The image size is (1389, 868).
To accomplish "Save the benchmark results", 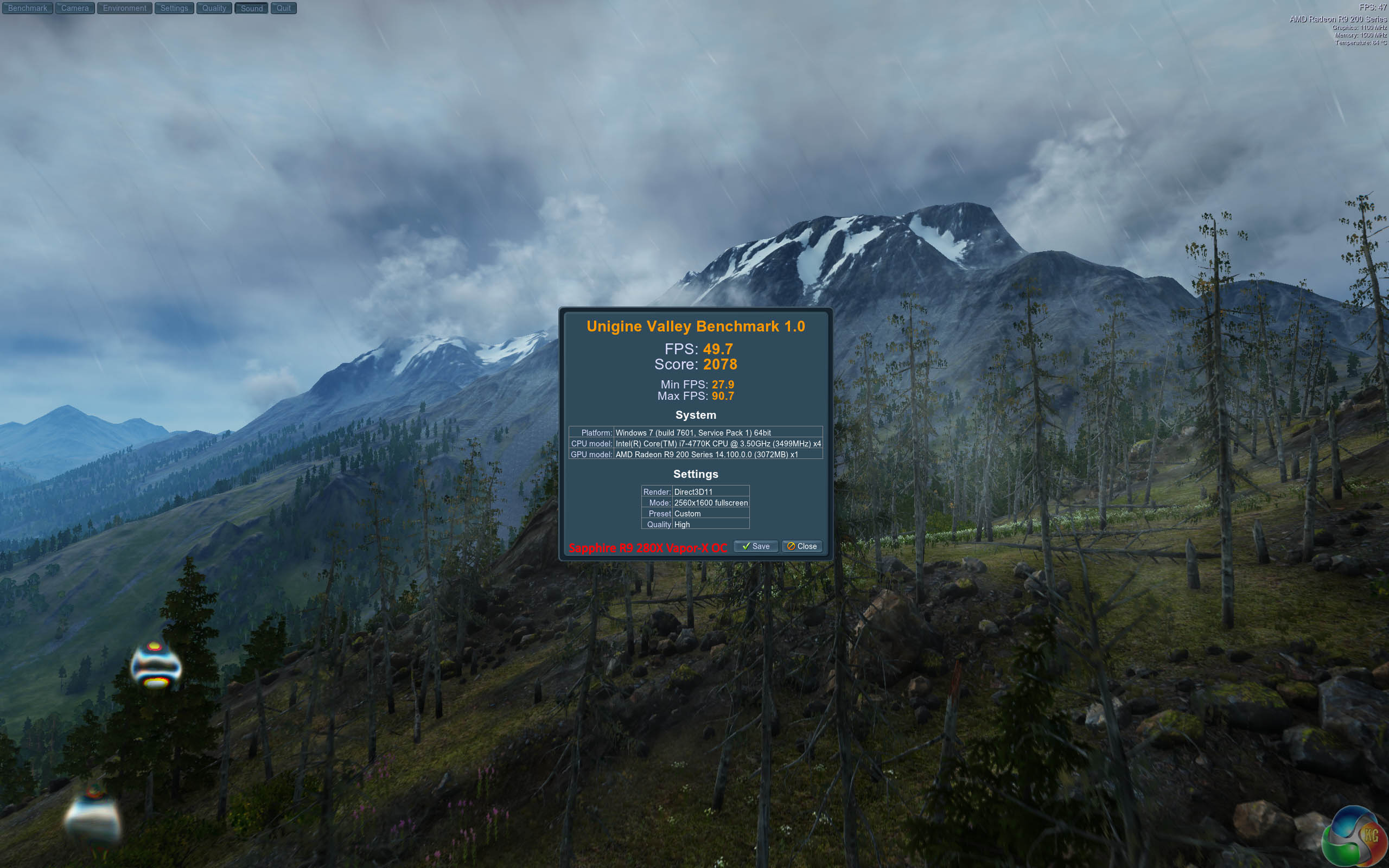I will [755, 546].
